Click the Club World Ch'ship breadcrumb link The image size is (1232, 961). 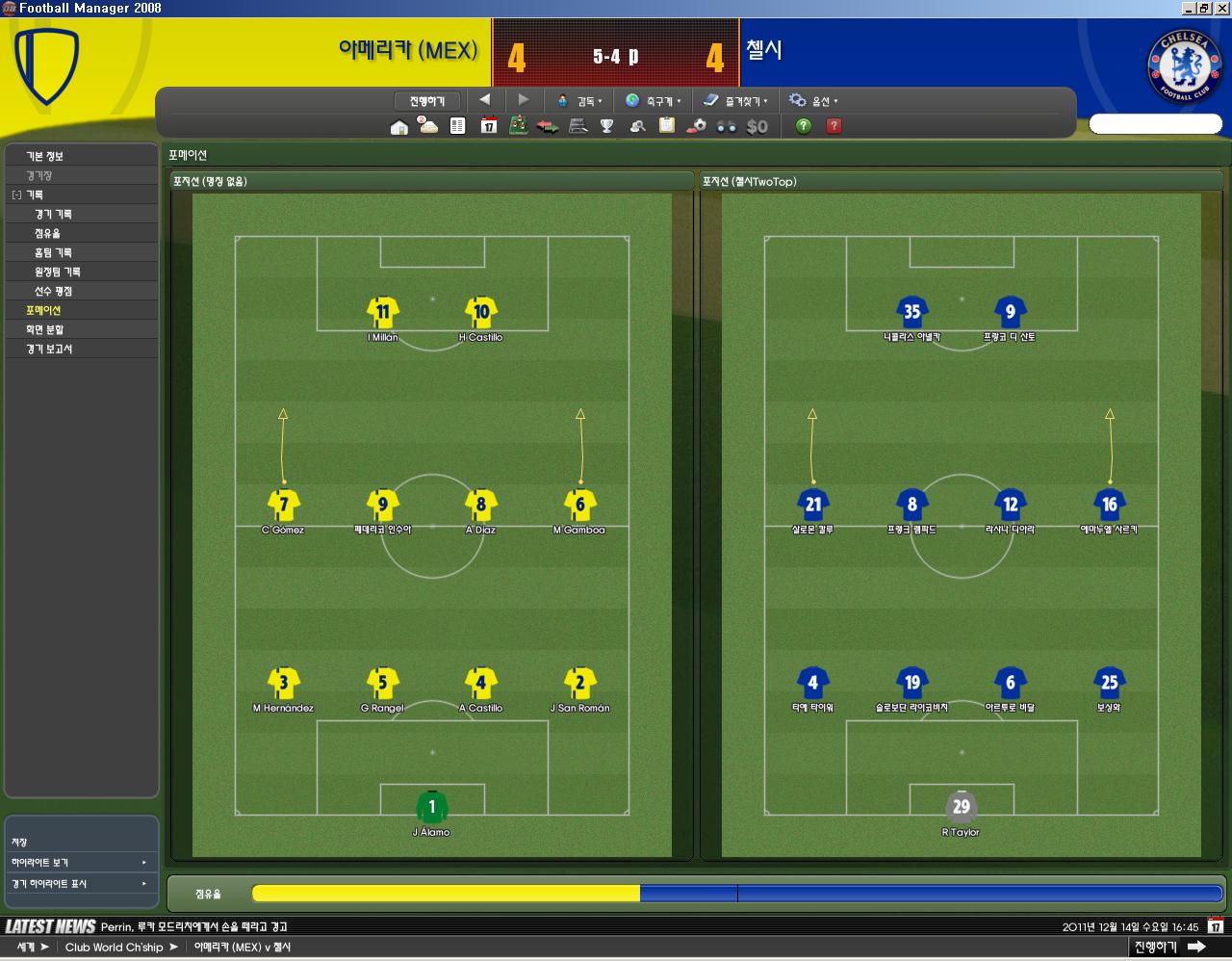click(x=114, y=948)
